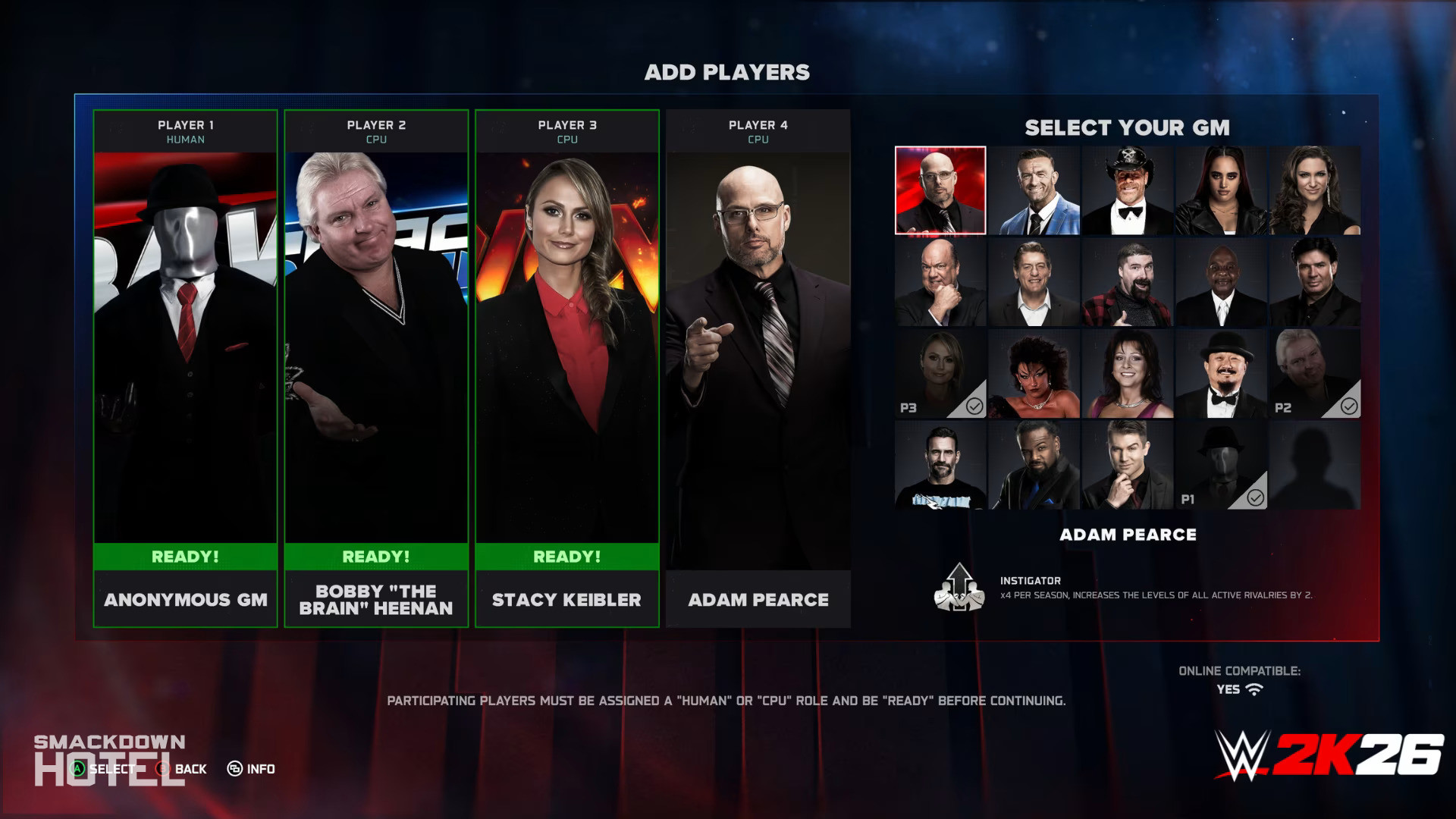Select the Adam Pearce GM portrait tile

click(940, 190)
